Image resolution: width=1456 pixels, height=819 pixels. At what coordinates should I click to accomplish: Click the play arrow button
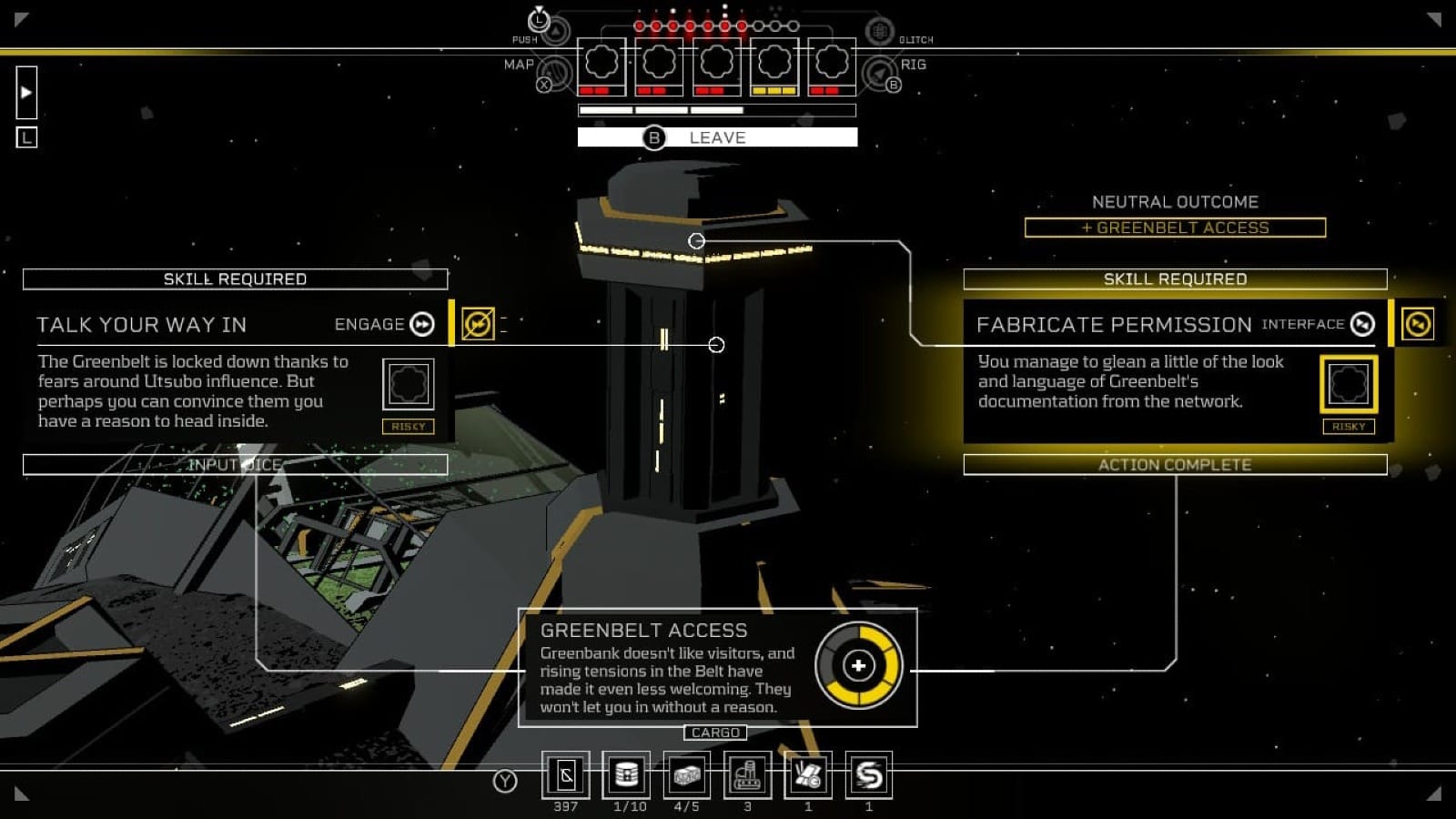pyautogui.click(x=26, y=92)
